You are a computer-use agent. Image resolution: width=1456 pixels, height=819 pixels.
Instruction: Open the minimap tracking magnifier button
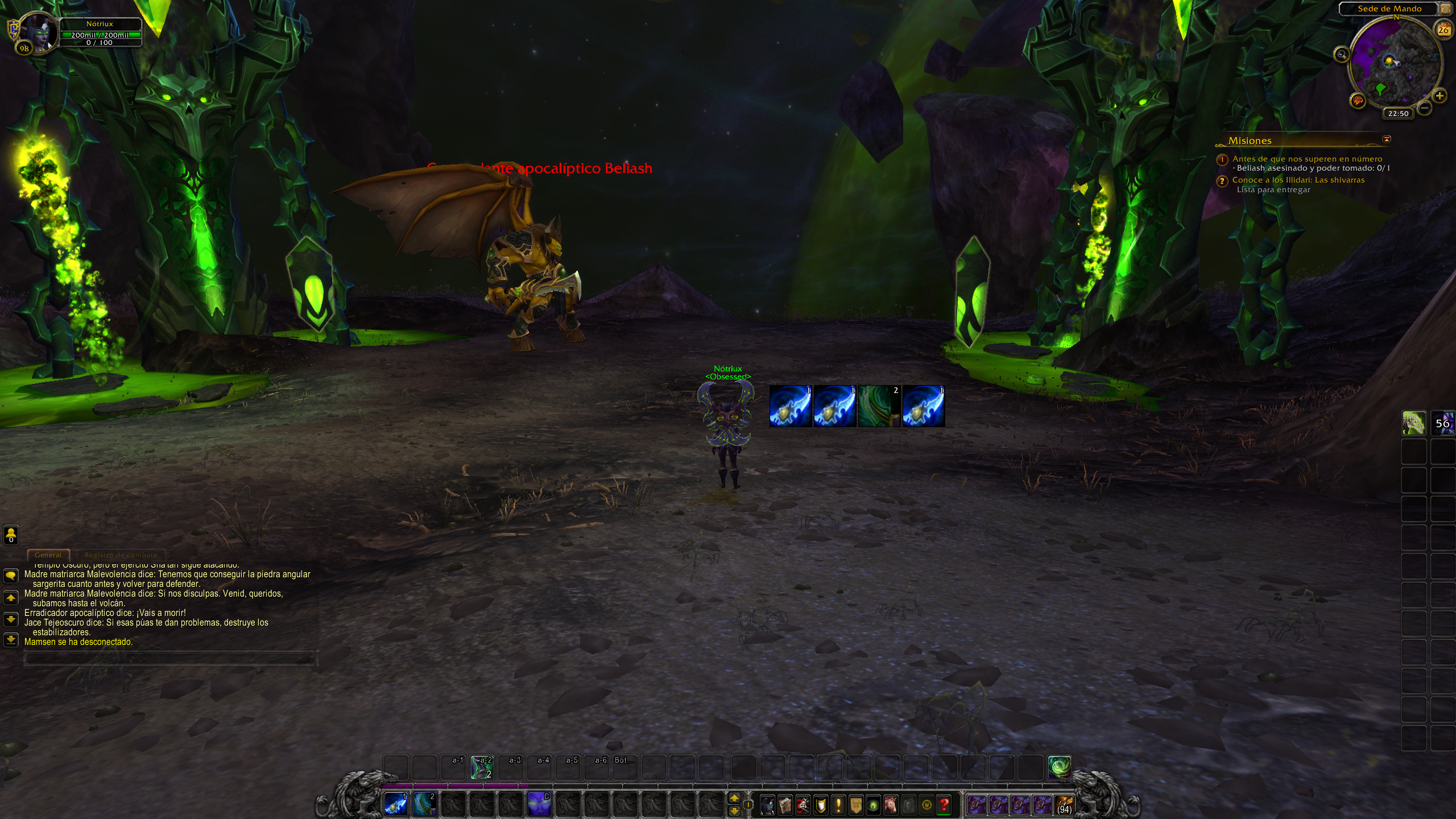click(1342, 55)
